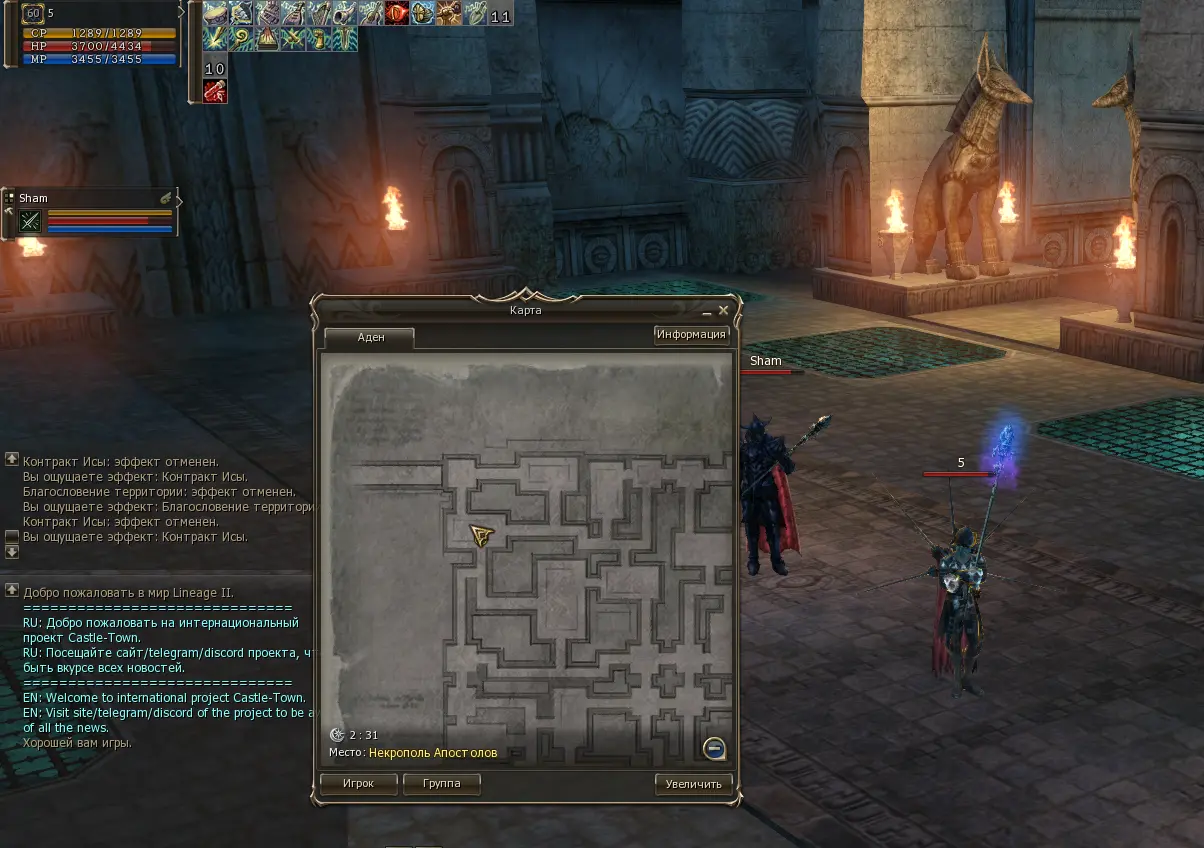This screenshot has height=848, width=1204.
Task: Close the Карта map window
Action: pos(723,311)
